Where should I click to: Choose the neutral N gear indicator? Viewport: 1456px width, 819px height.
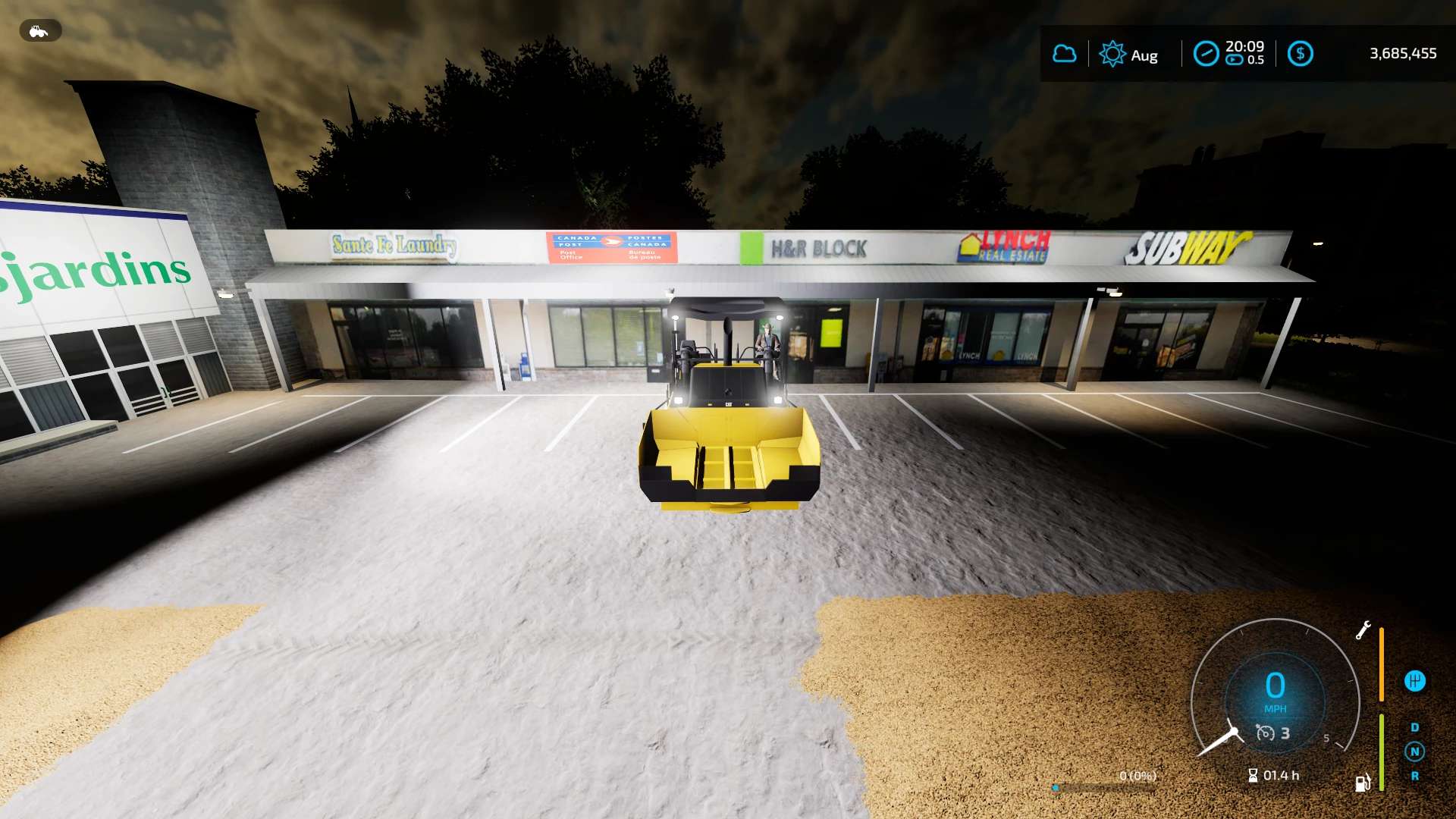coord(1414,752)
